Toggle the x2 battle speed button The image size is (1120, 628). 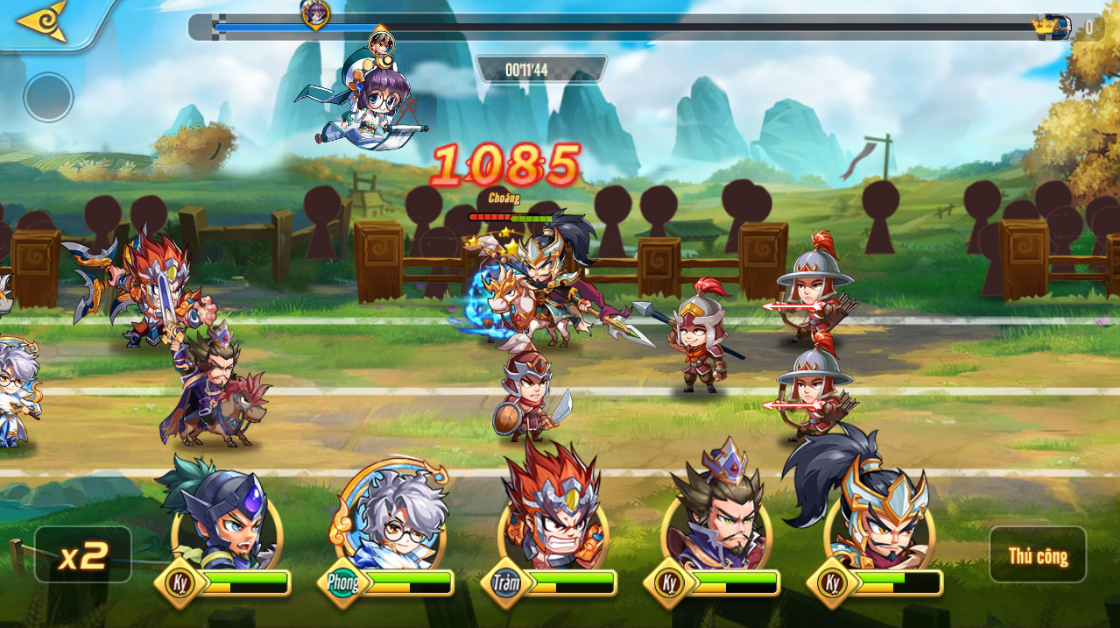point(82,555)
